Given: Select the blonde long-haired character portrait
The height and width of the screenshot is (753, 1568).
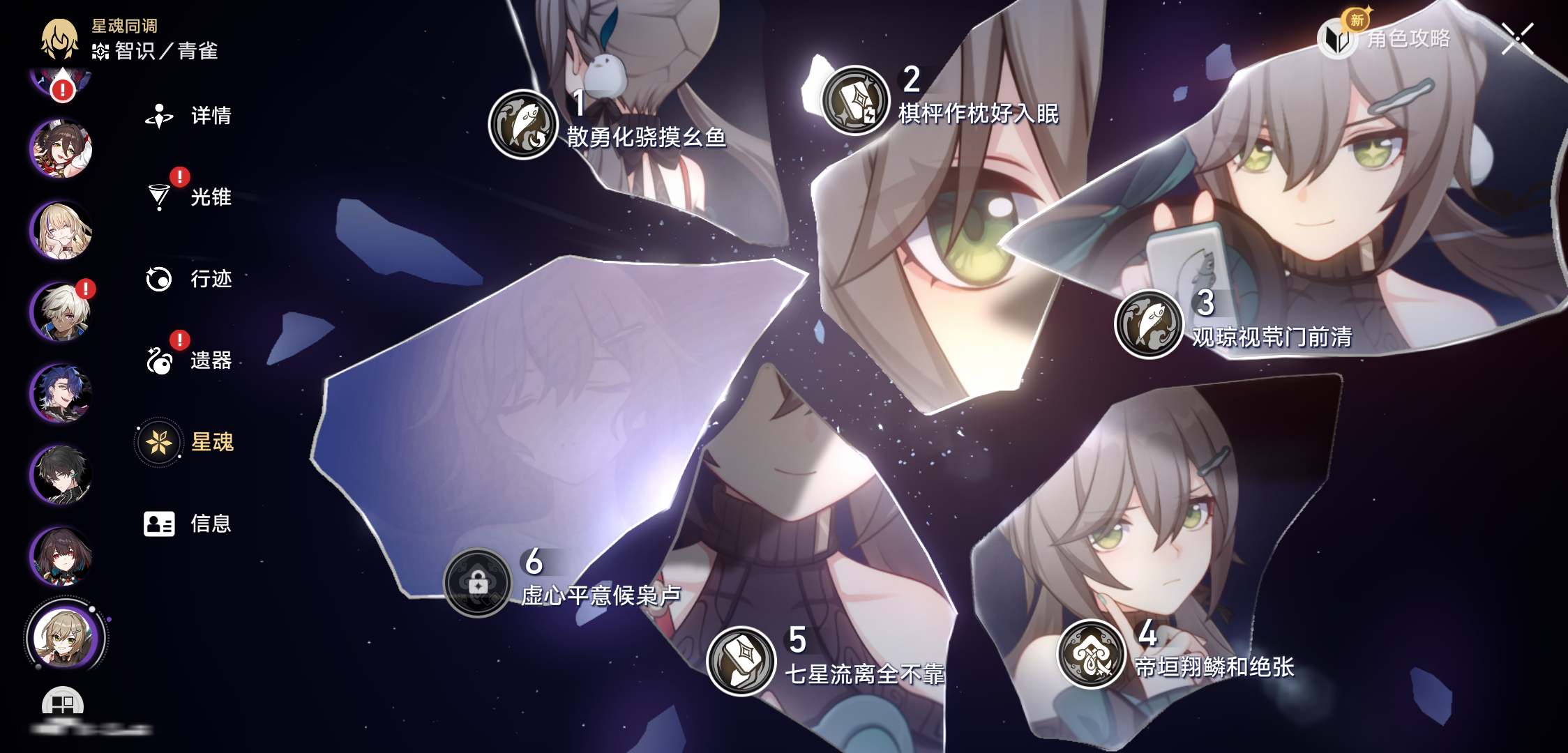Looking at the screenshot, I should pos(61,231).
